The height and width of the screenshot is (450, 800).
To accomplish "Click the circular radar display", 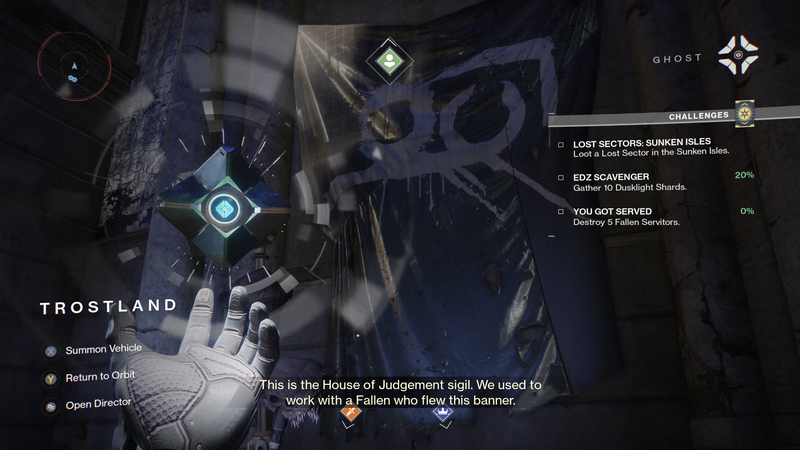I will (71, 65).
